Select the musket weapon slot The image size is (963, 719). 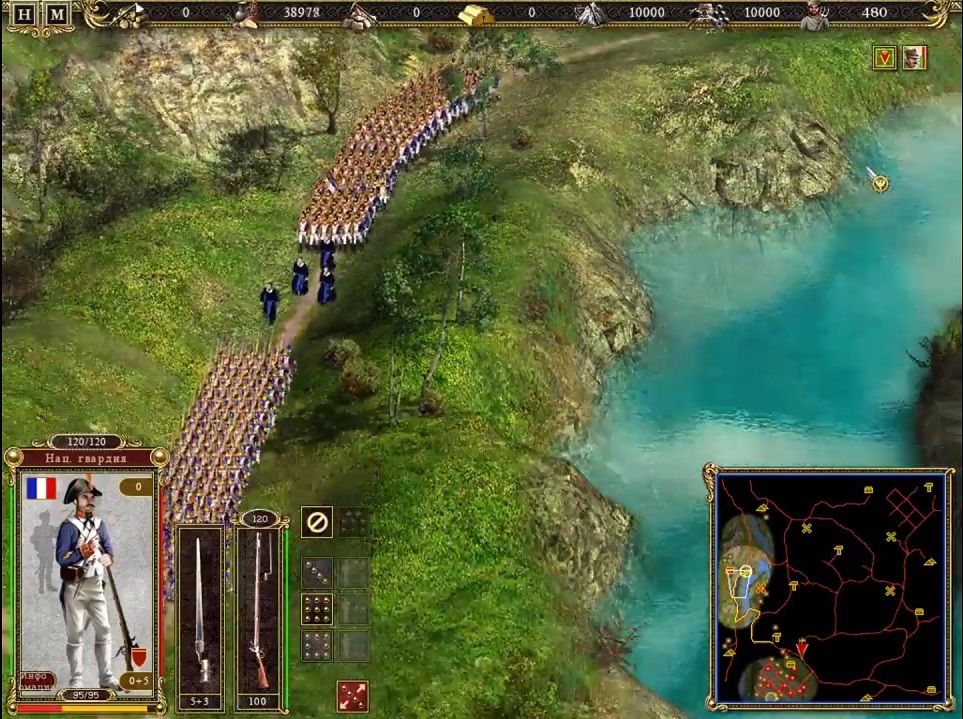point(259,608)
